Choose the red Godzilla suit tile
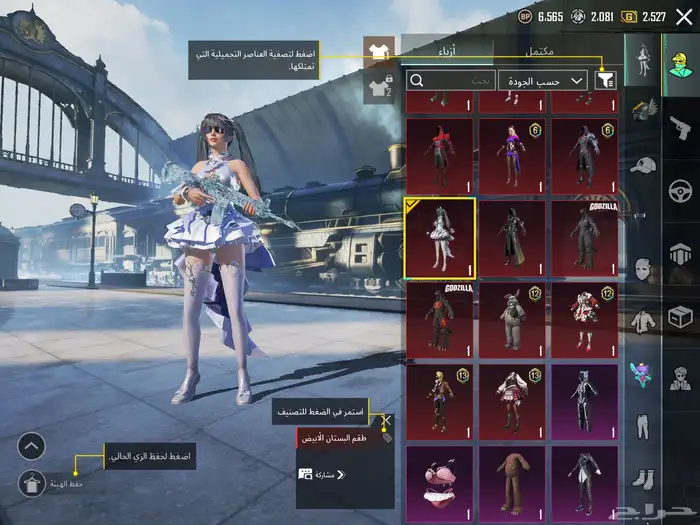This screenshot has width=700, height=525. click(x=440, y=320)
